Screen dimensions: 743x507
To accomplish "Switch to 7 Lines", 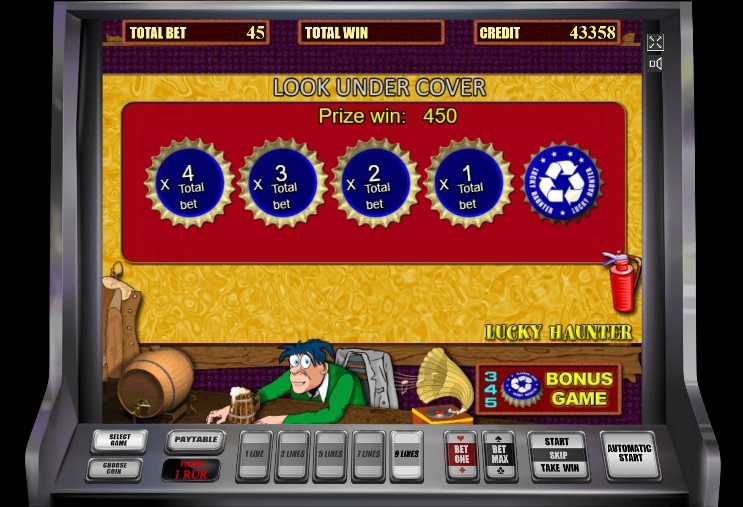I will tap(367, 456).
